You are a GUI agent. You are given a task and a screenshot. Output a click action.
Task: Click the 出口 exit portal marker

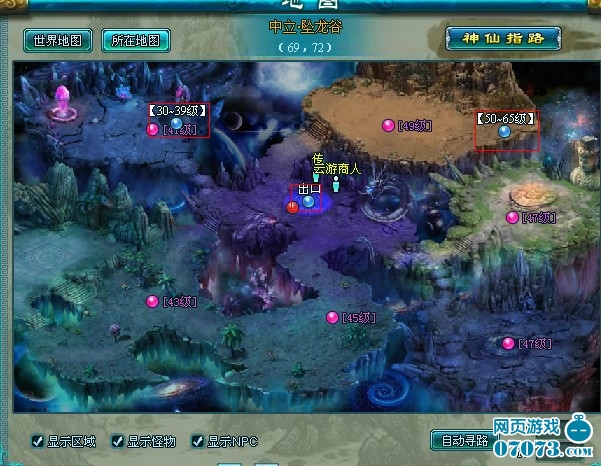[308, 201]
